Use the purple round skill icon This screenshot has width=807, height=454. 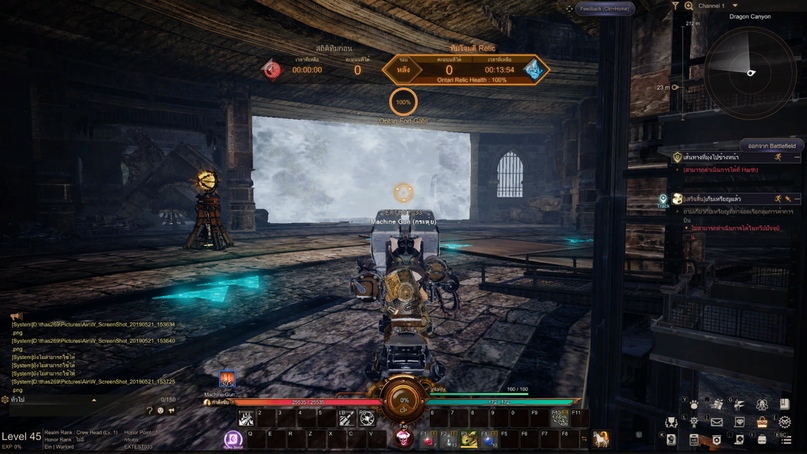coord(233,439)
